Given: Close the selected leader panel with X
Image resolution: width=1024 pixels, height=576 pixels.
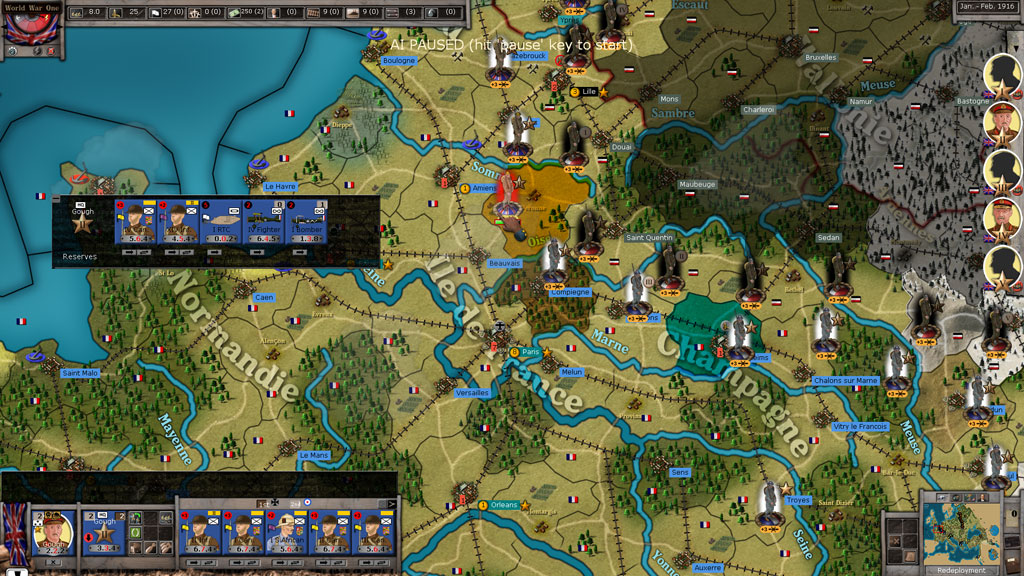Looking at the screenshot, I should pos(52,562).
